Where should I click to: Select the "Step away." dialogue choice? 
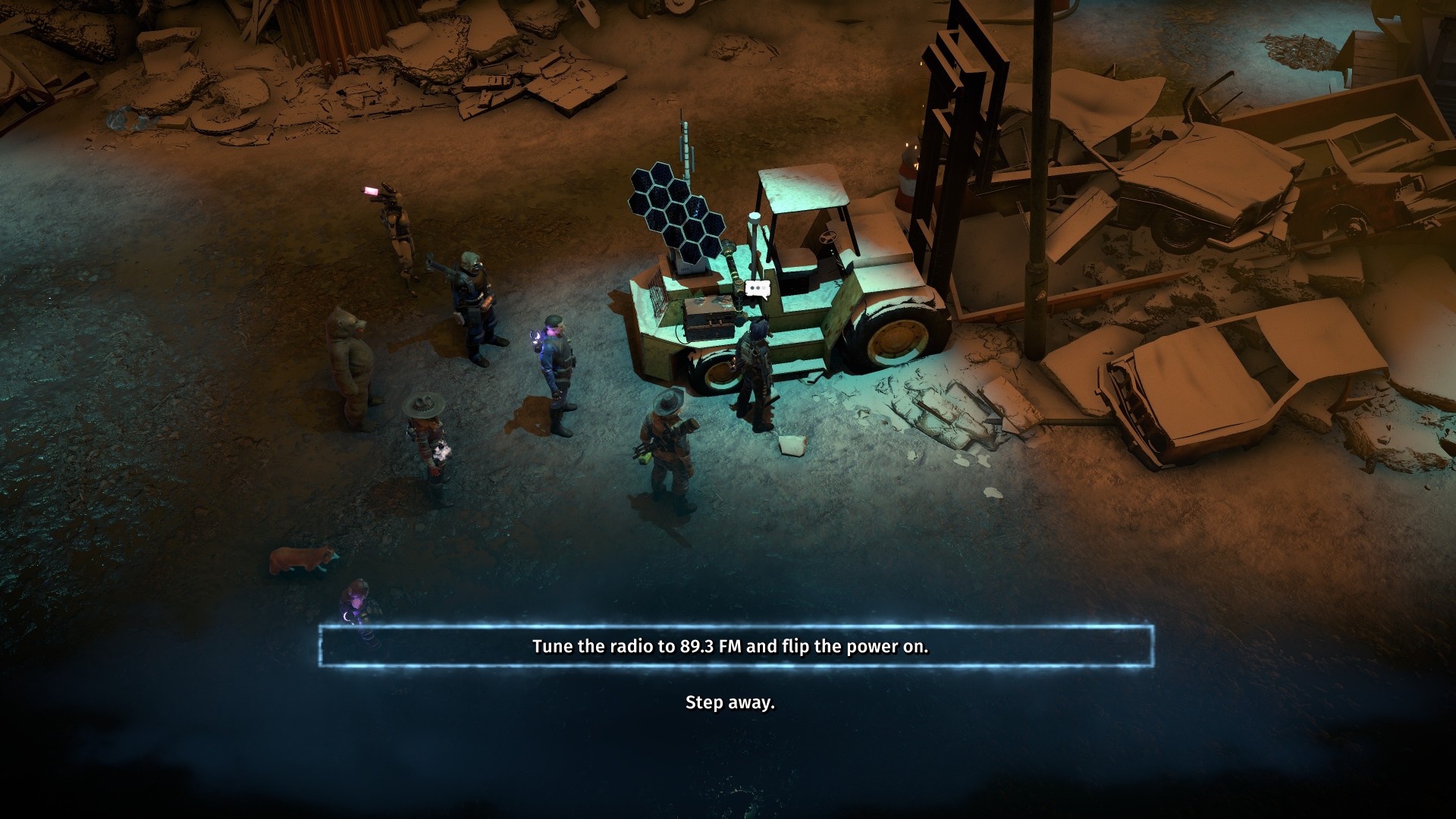click(730, 702)
